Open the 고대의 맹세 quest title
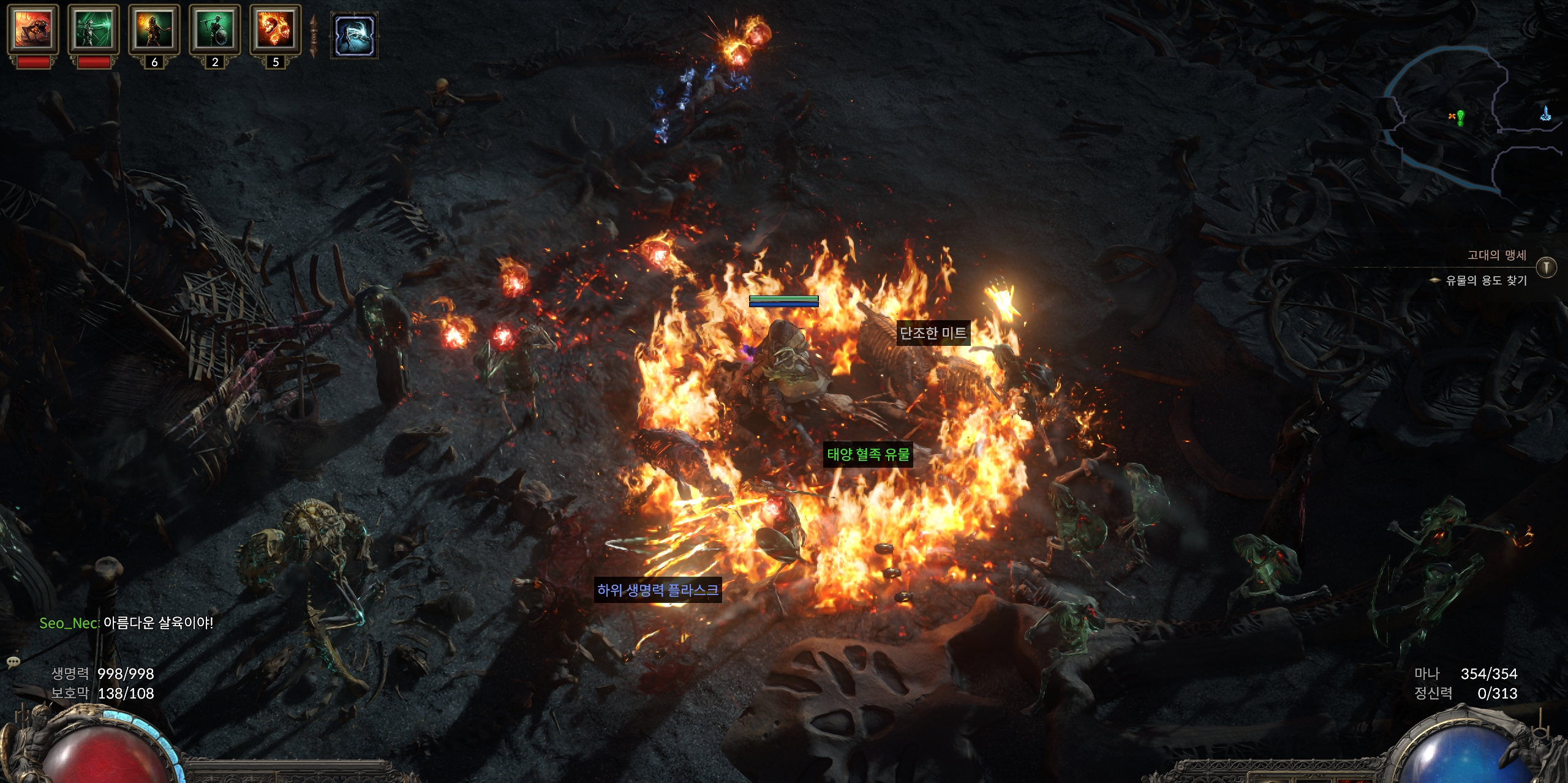Screen dimensions: 1568x783 [1496, 255]
